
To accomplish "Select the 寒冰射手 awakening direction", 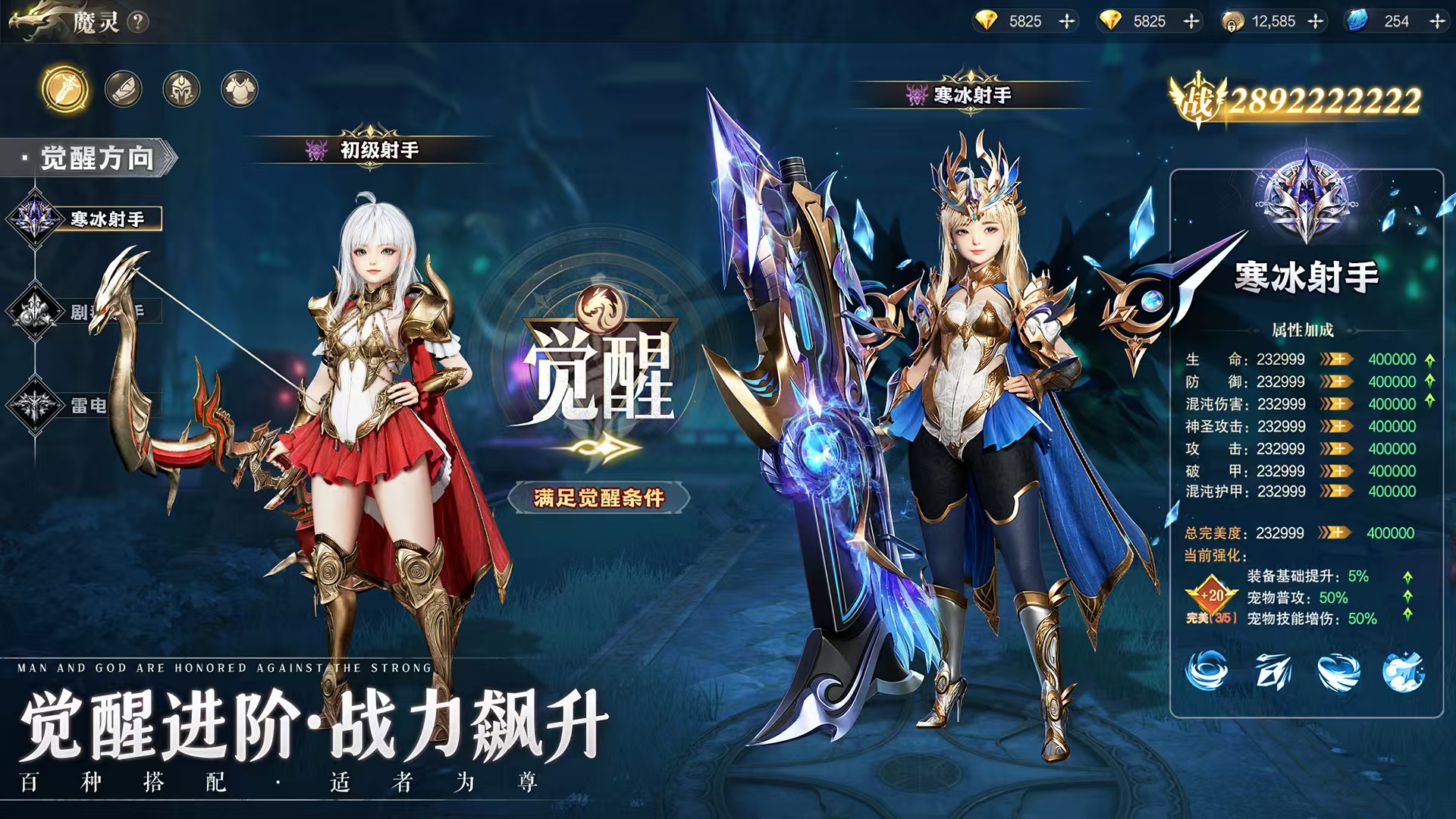I will pos(91,218).
